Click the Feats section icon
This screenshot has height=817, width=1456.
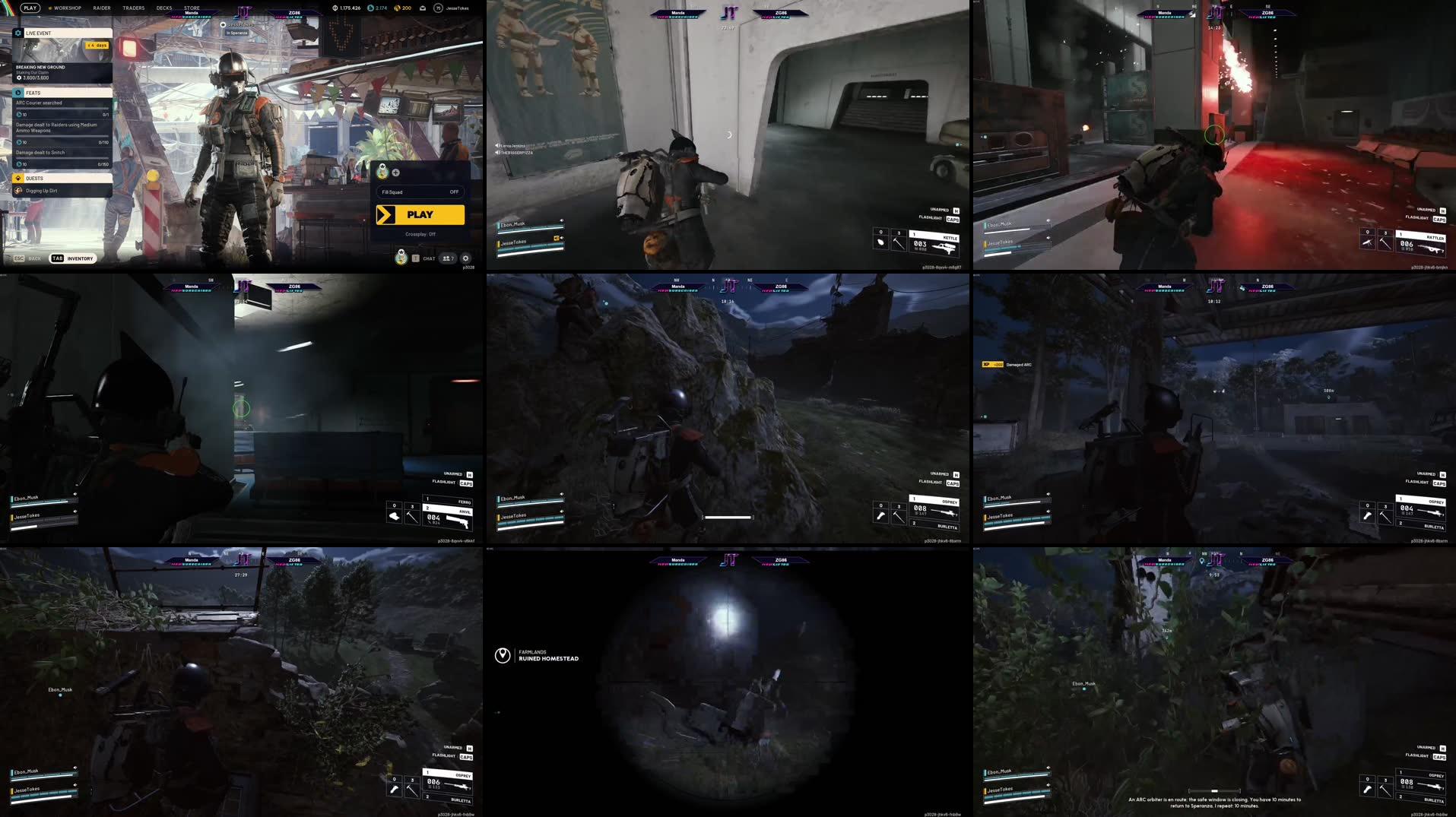click(17, 93)
